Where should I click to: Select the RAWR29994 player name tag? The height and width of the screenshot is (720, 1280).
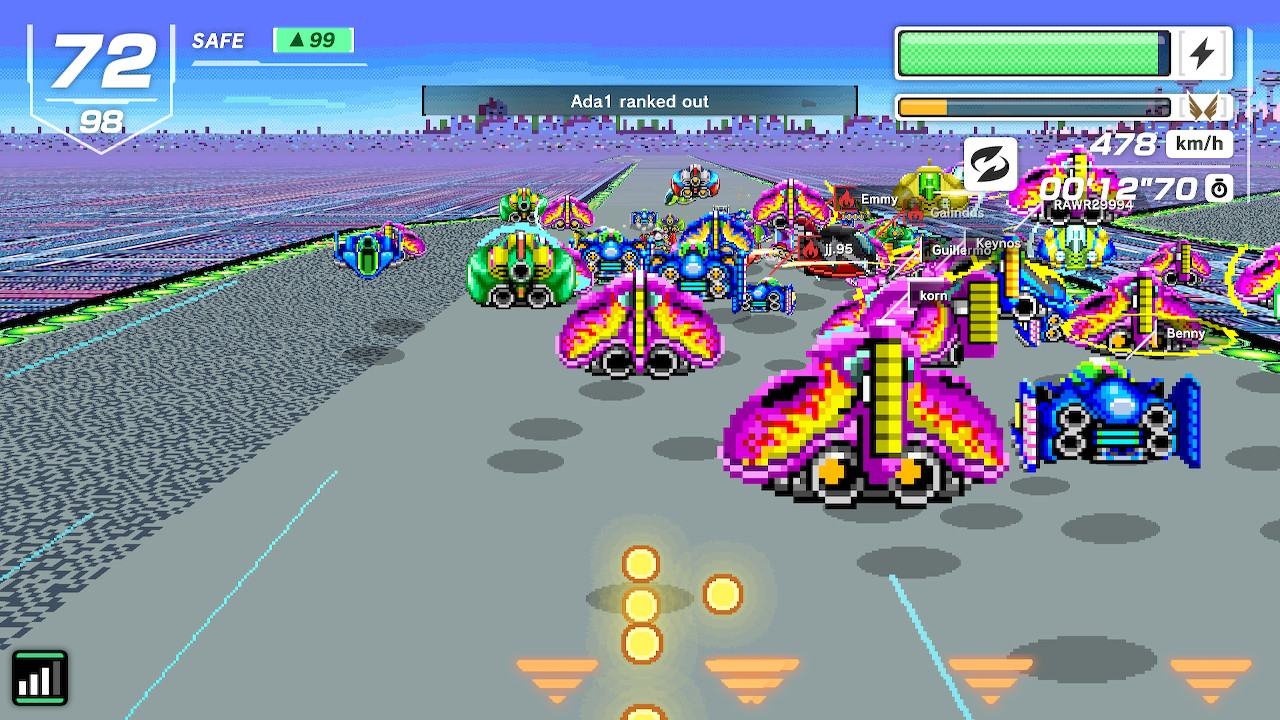1094,203
